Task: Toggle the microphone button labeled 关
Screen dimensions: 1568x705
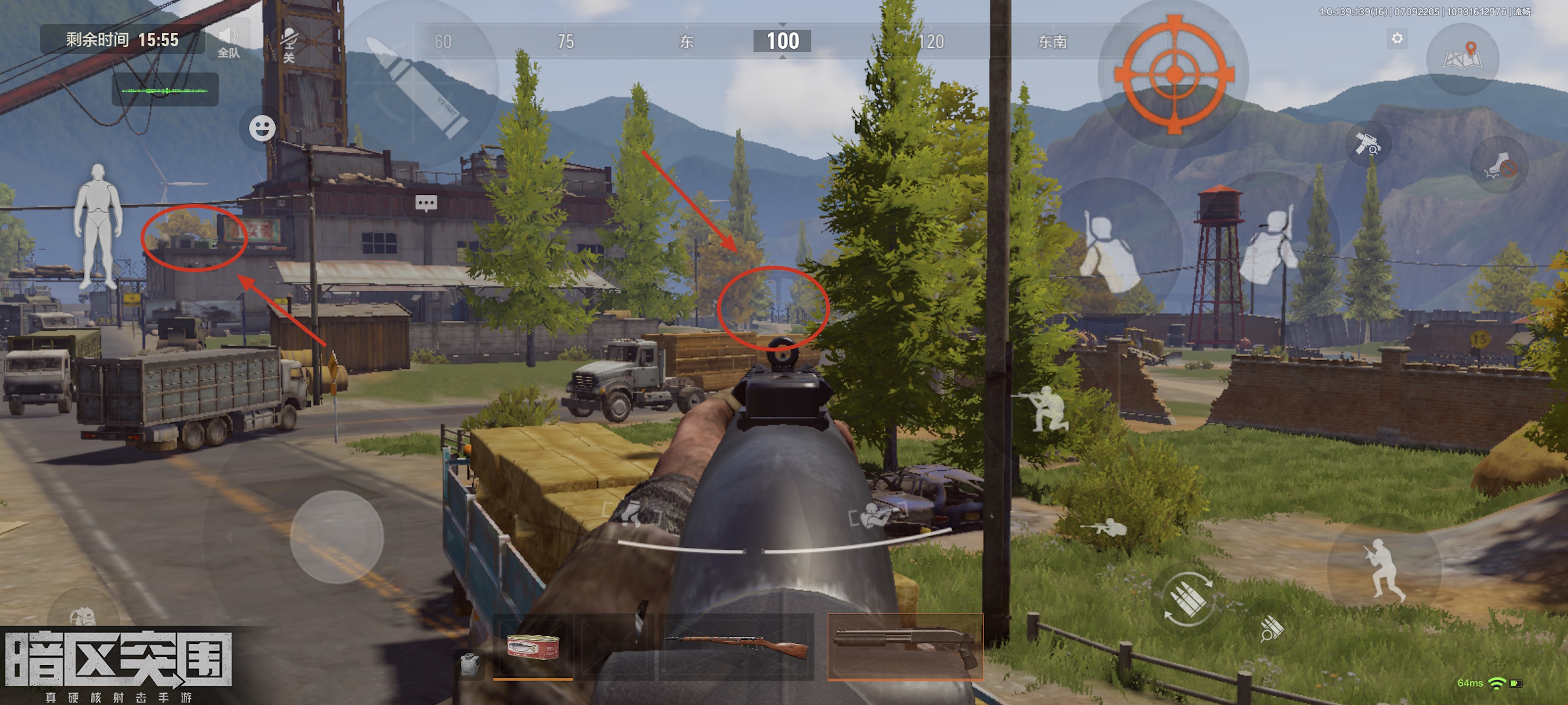Action: (x=289, y=45)
